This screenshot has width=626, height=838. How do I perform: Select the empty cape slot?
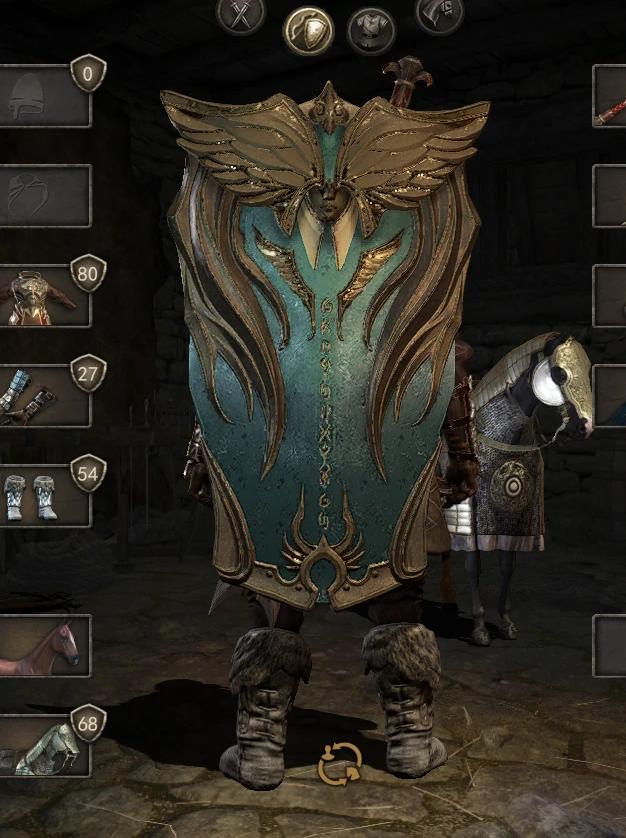[x=44, y=196]
